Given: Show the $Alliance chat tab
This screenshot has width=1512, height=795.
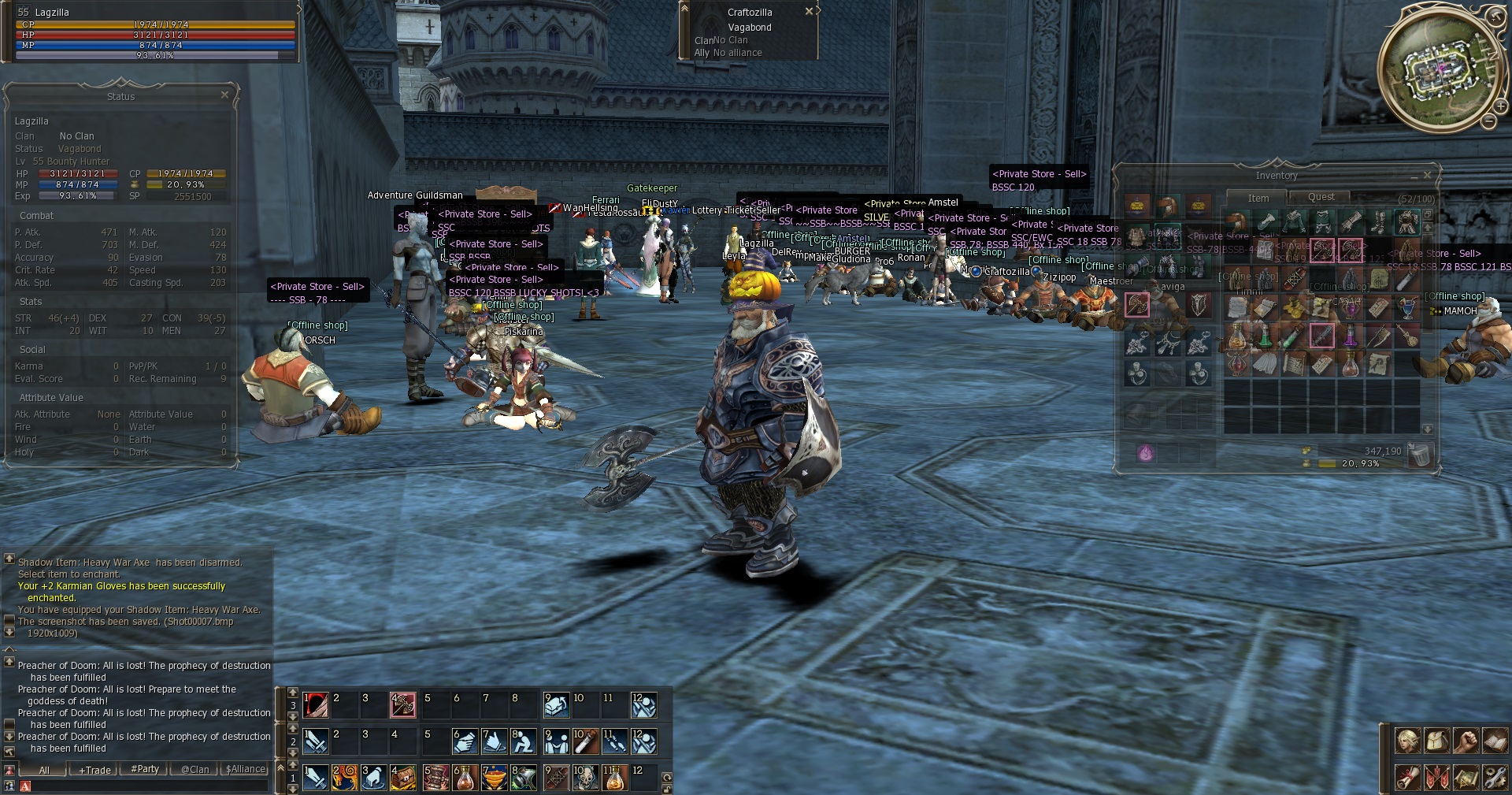Looking at the screenshot, I should click(x=246, y=769).
